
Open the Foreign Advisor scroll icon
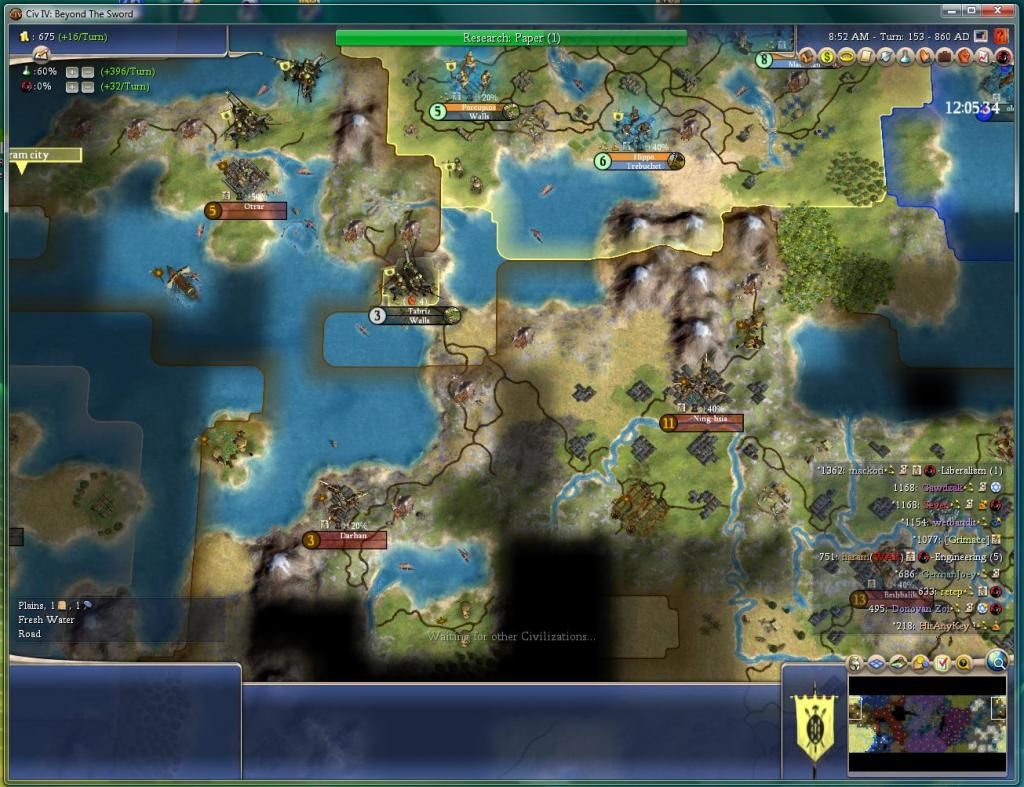coord(868,57)
